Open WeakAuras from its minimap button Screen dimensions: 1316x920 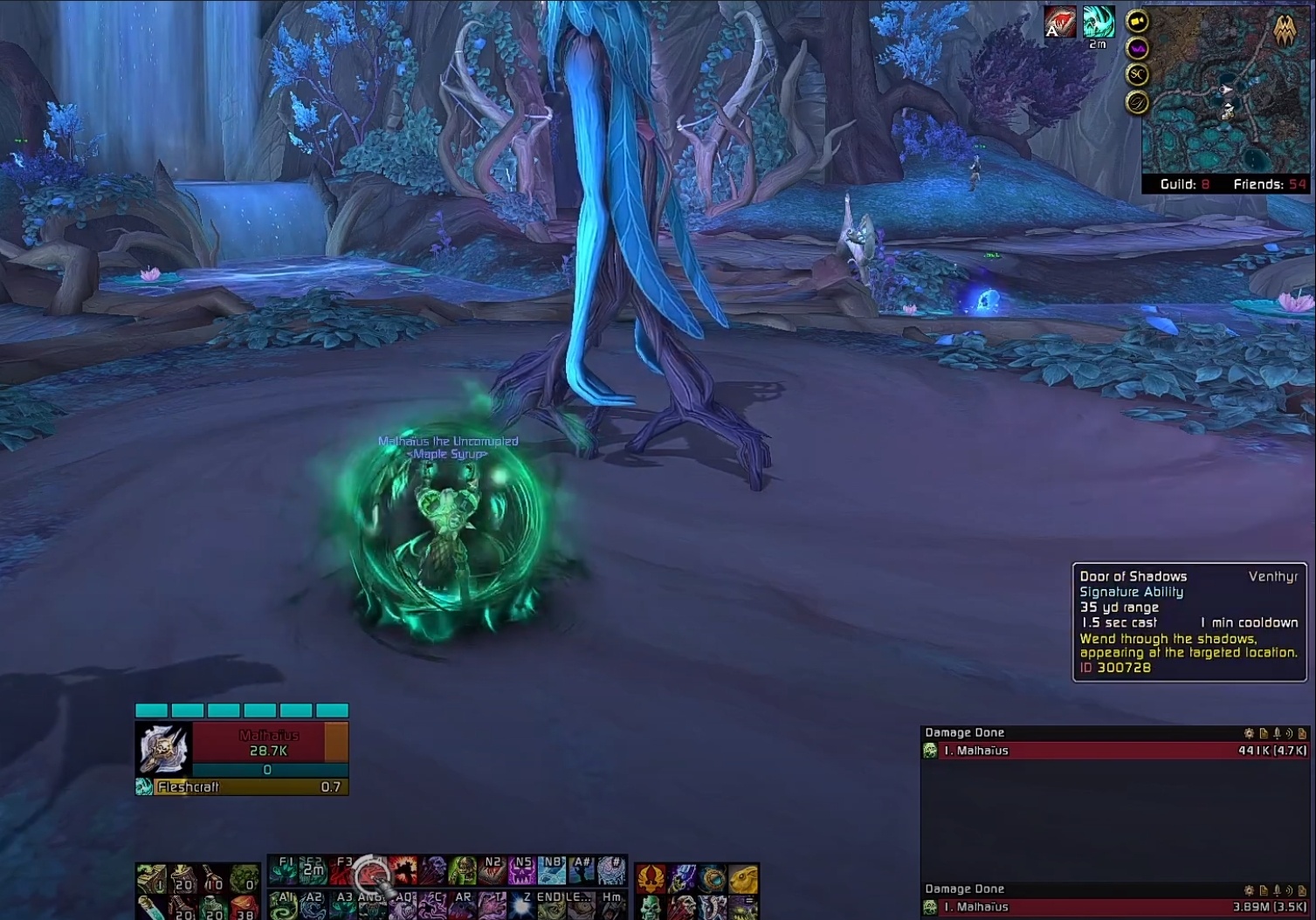point(1137,49)
